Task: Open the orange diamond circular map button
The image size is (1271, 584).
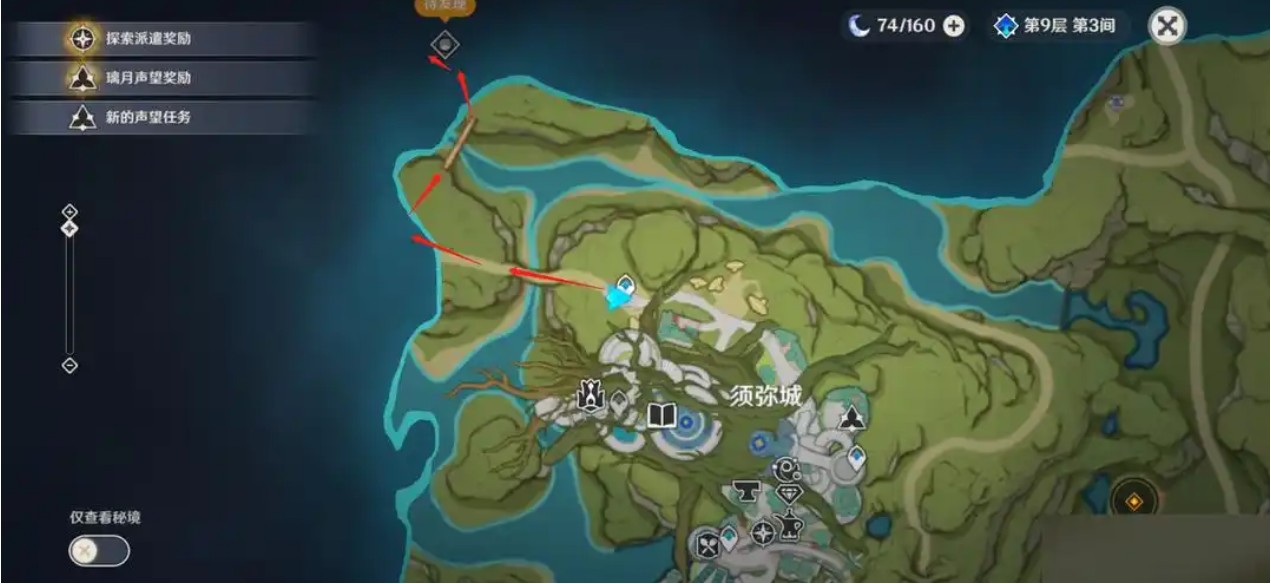Action: (1135, 498)
